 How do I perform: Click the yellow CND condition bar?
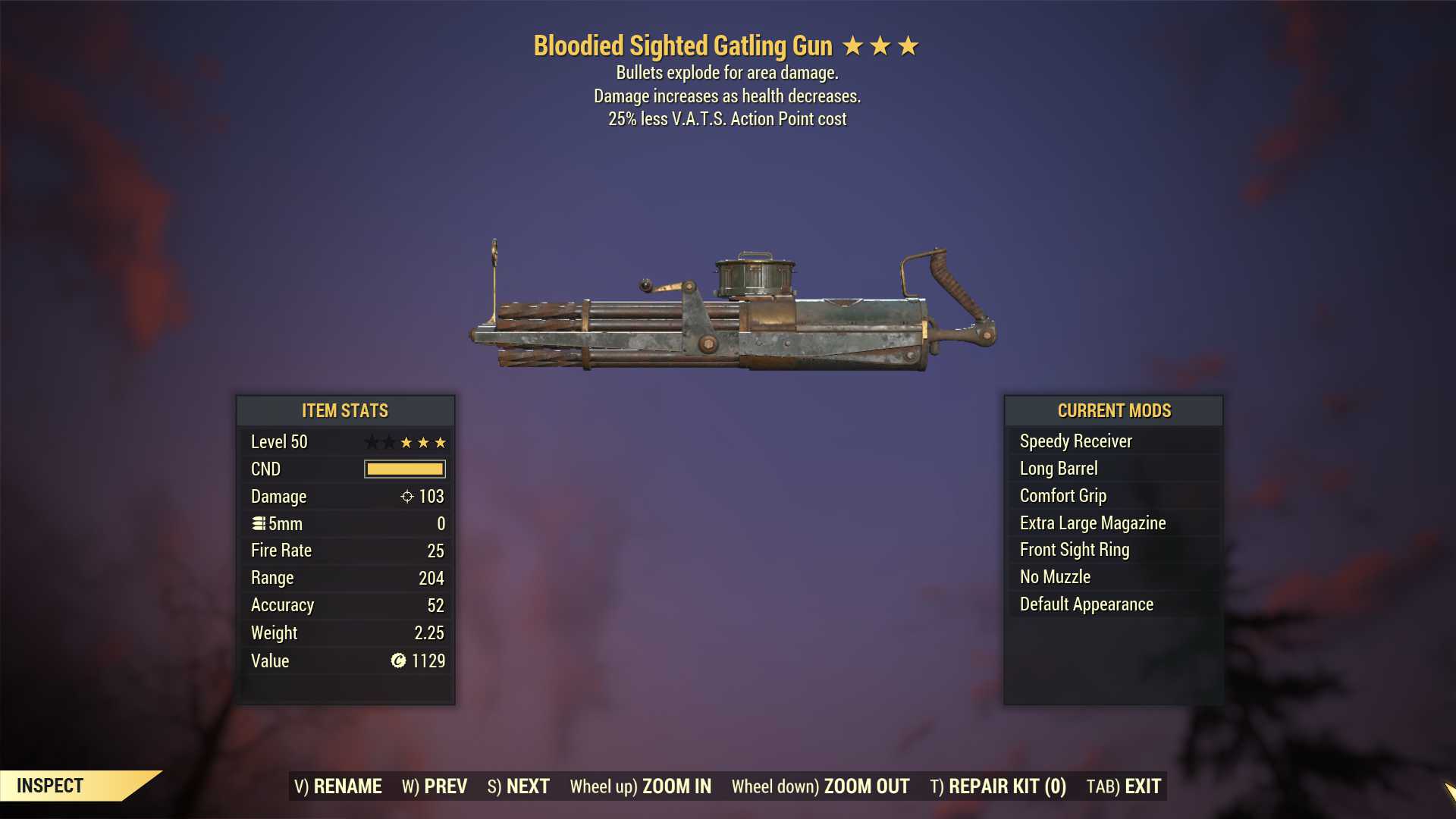pos(403,469)
